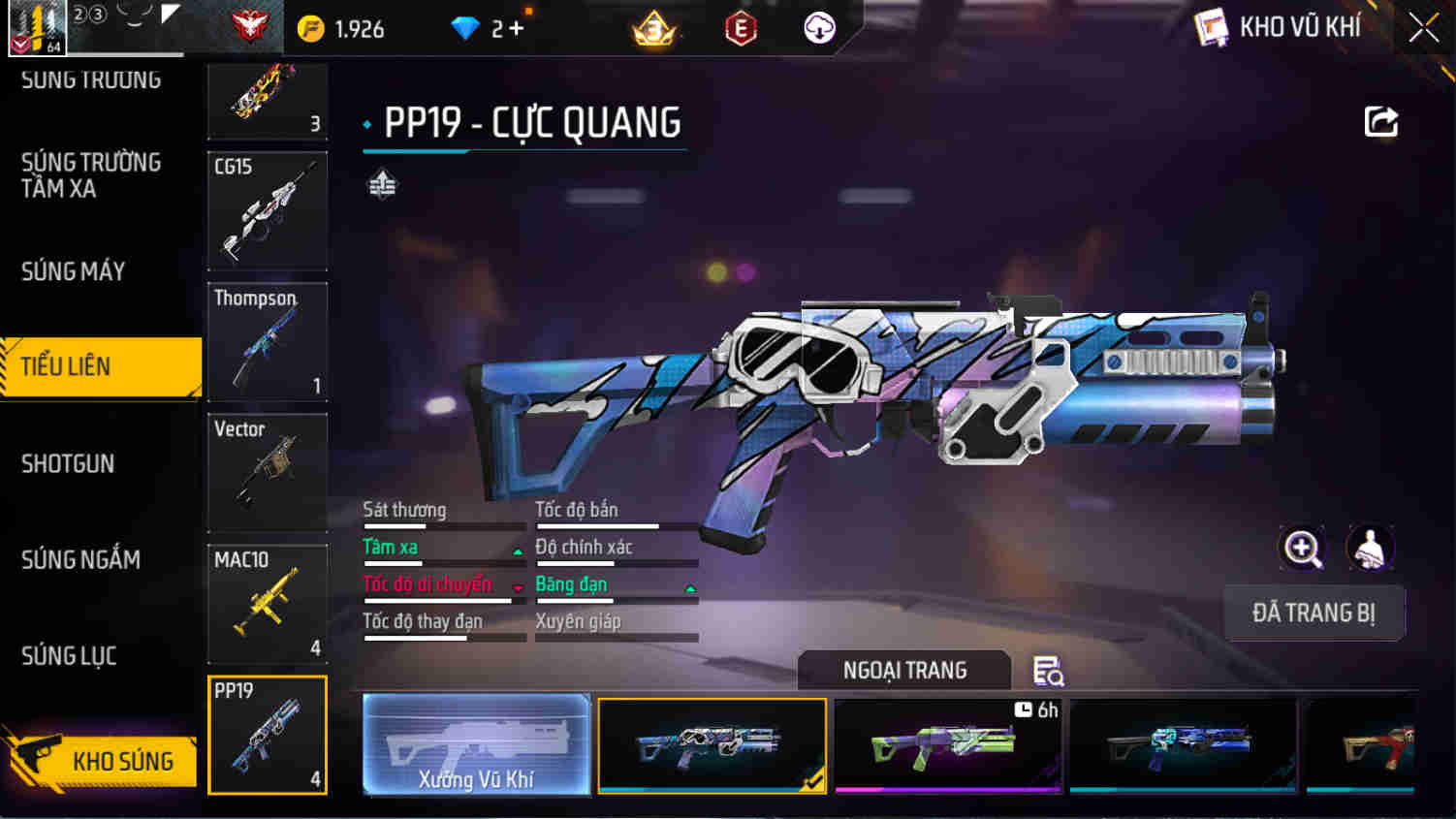1456x819 pixels.
Task: Click the share icon
Action: (x=1381, y=122)
